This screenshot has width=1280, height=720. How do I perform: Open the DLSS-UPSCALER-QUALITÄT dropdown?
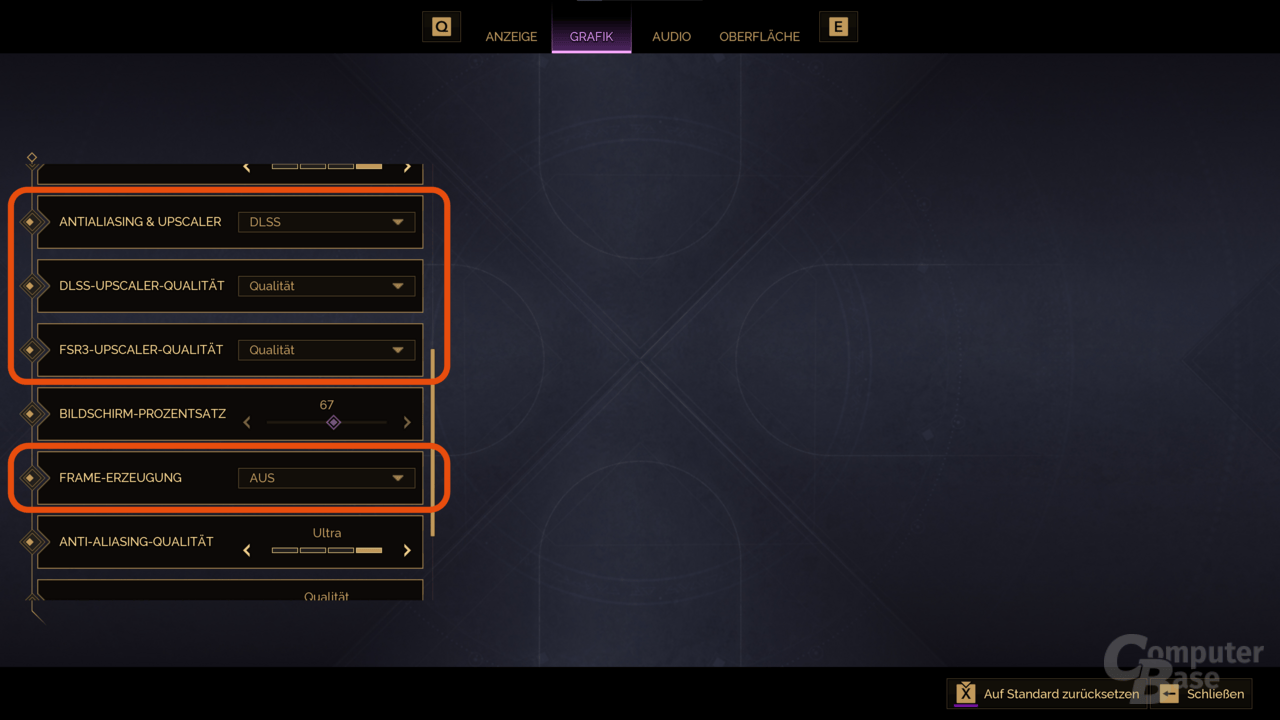(x=326, y=286)
